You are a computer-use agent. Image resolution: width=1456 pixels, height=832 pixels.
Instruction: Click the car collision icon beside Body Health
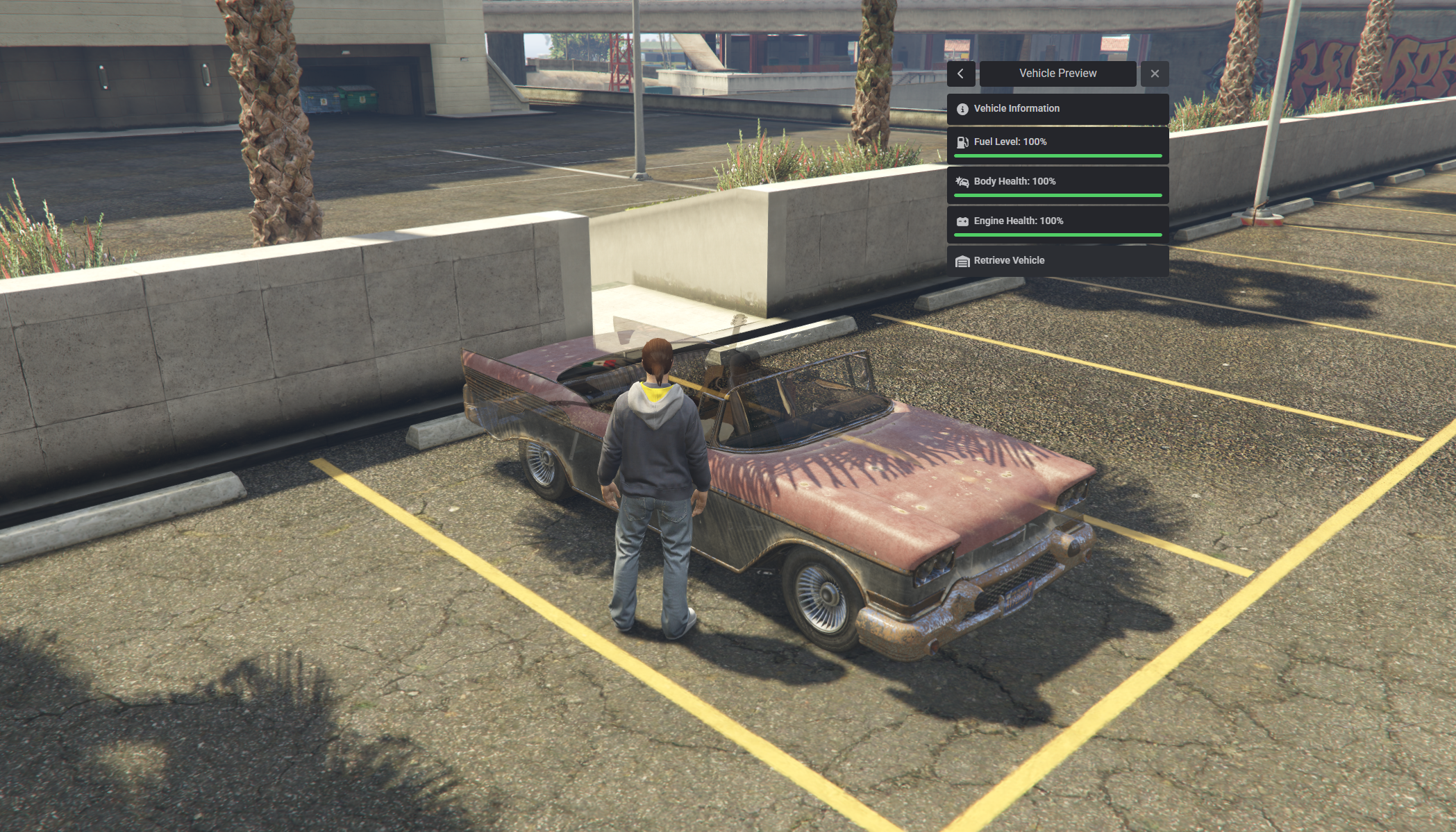point(962,181)
